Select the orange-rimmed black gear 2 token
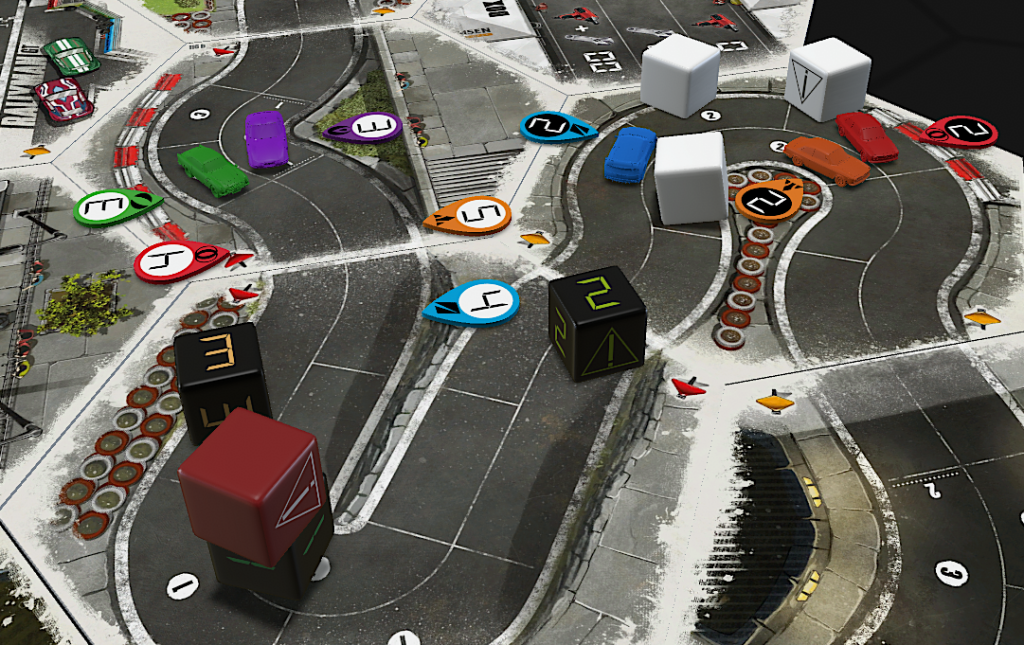 click(767, 201)
